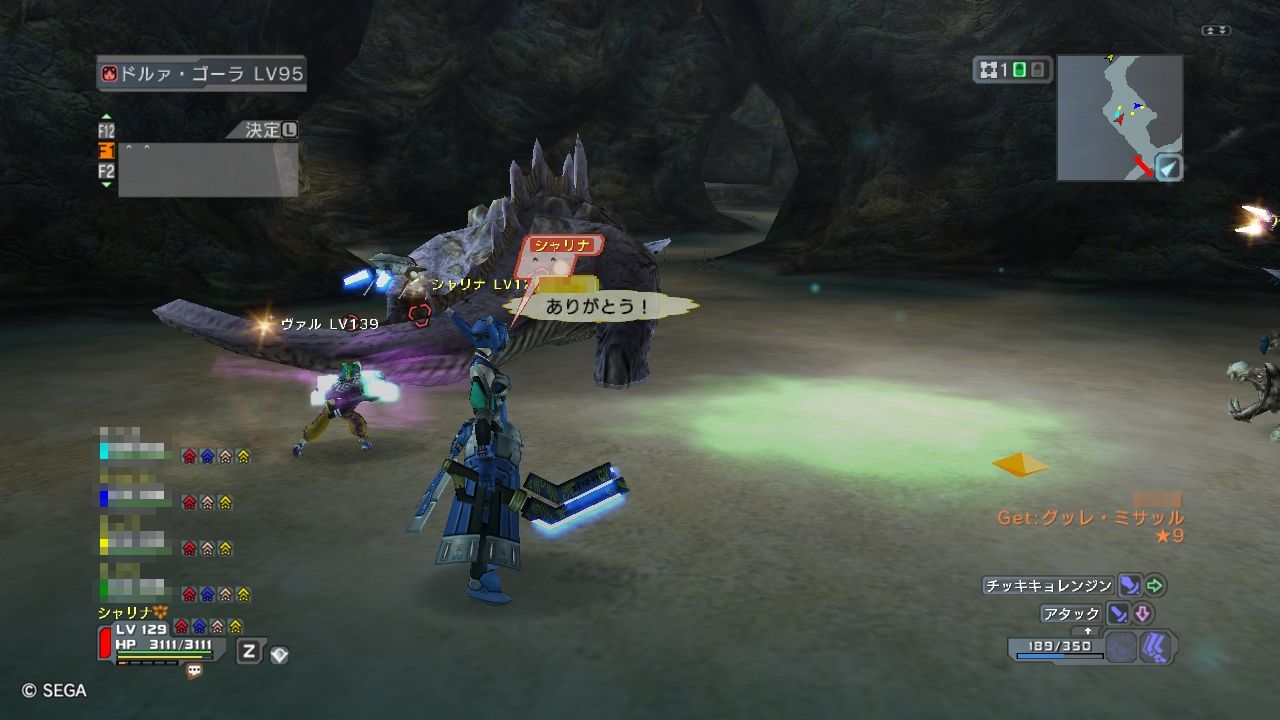Click the diamond item icon beside Z
Image resolution: width=1280 pixels, height=720 pixels.
click(279, 654)
